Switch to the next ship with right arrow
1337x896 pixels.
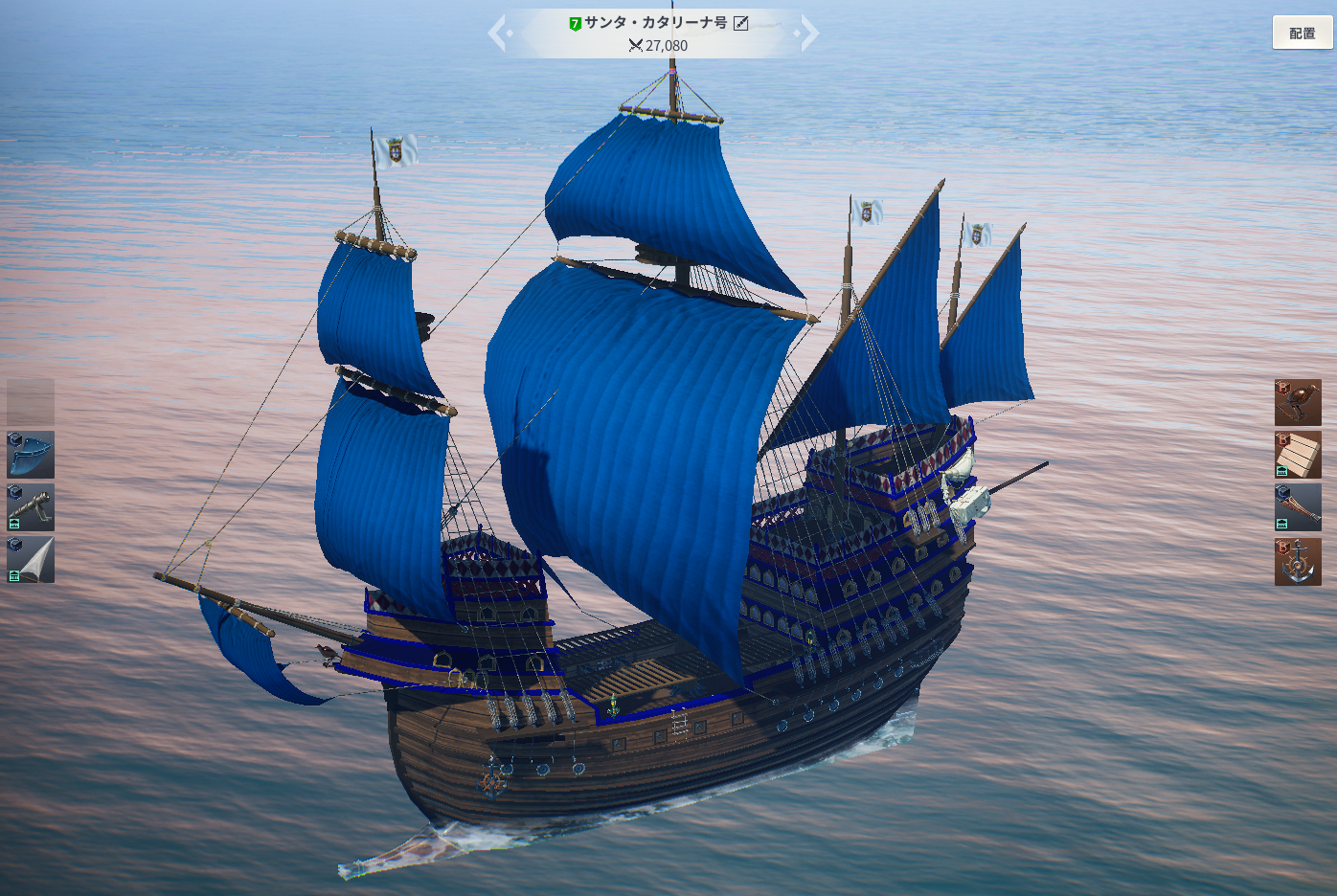[809, 34]
